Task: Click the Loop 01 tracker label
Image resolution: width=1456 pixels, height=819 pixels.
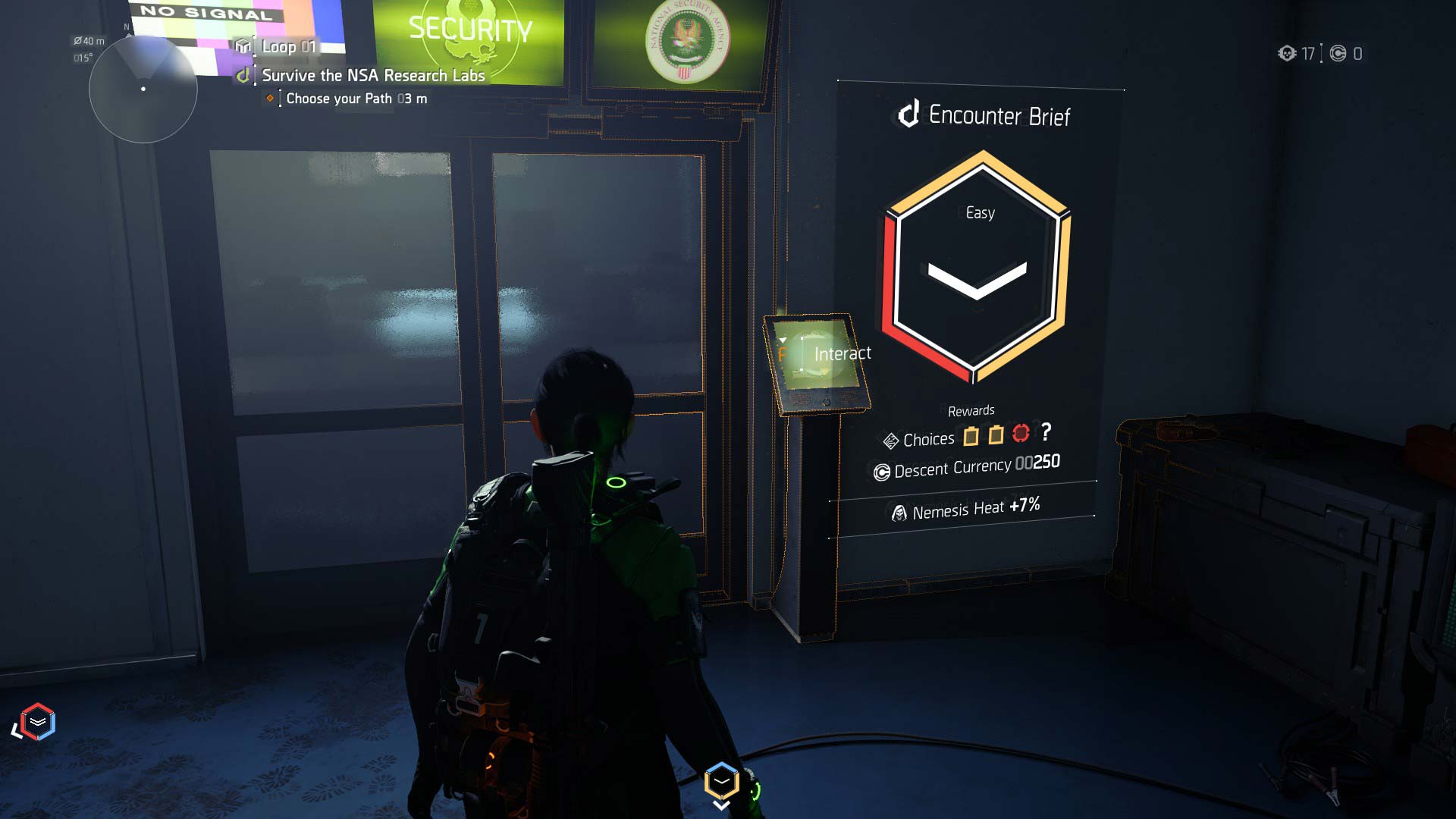Action: pyautogui.click(x=288, y=47)
